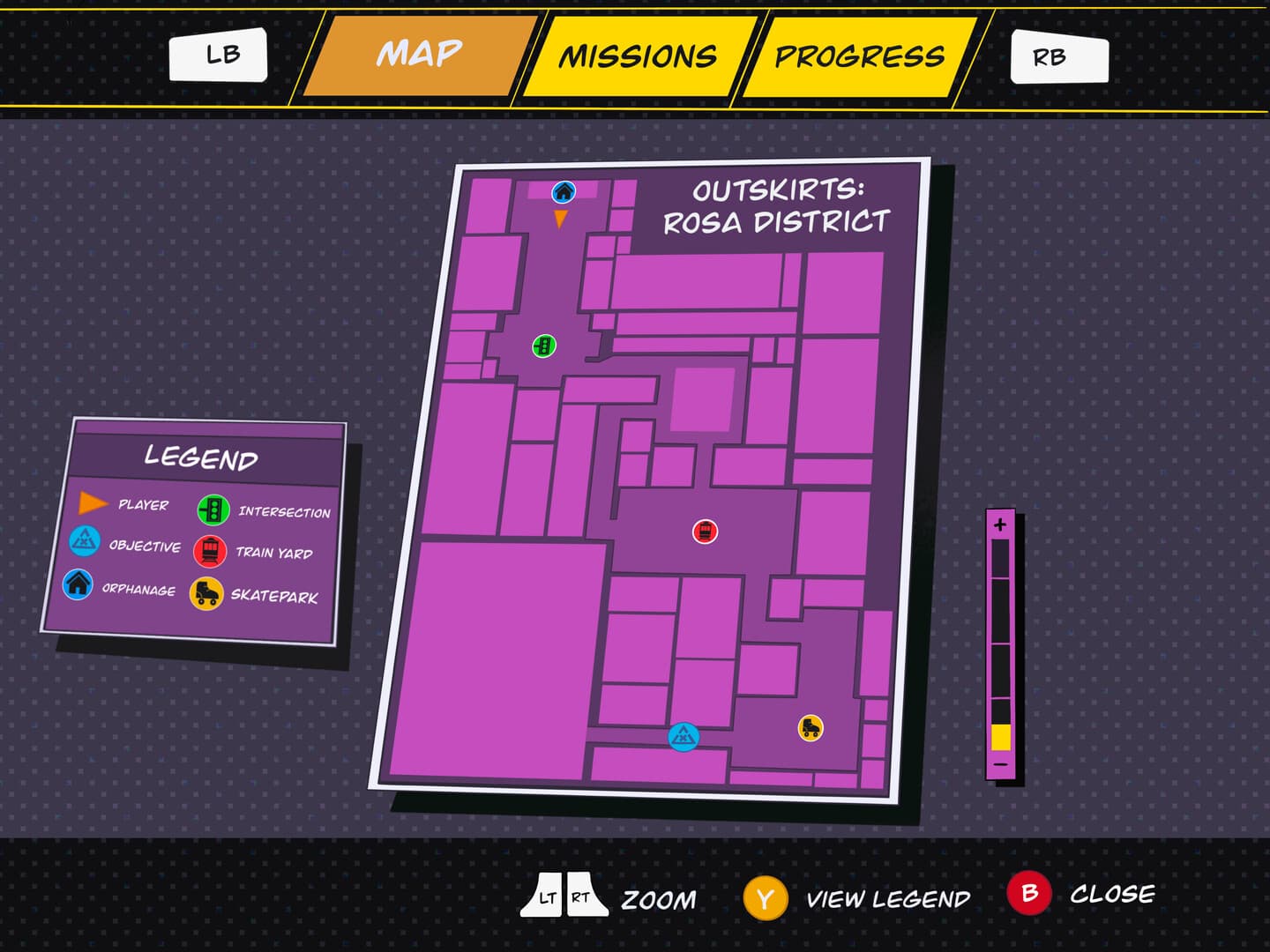Click the minus sign below the zoom bar
Image resolution: width=1270 pixels, height=952 pixels.
1001,764
